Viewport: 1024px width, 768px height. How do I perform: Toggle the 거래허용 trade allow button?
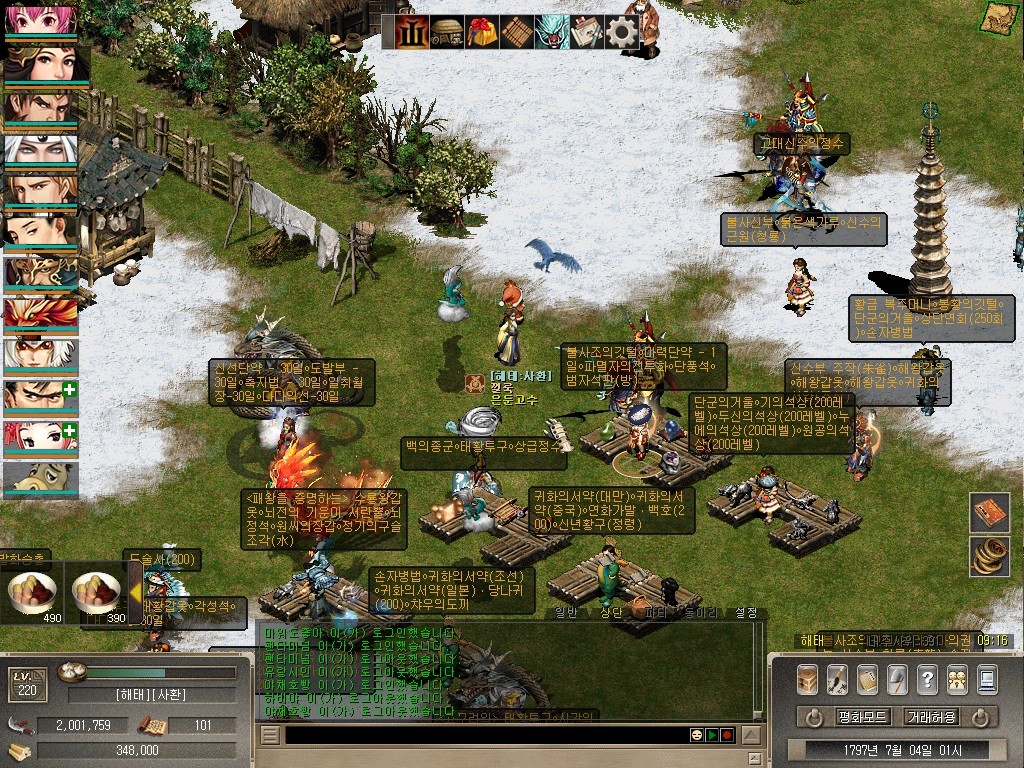[931, 717]
